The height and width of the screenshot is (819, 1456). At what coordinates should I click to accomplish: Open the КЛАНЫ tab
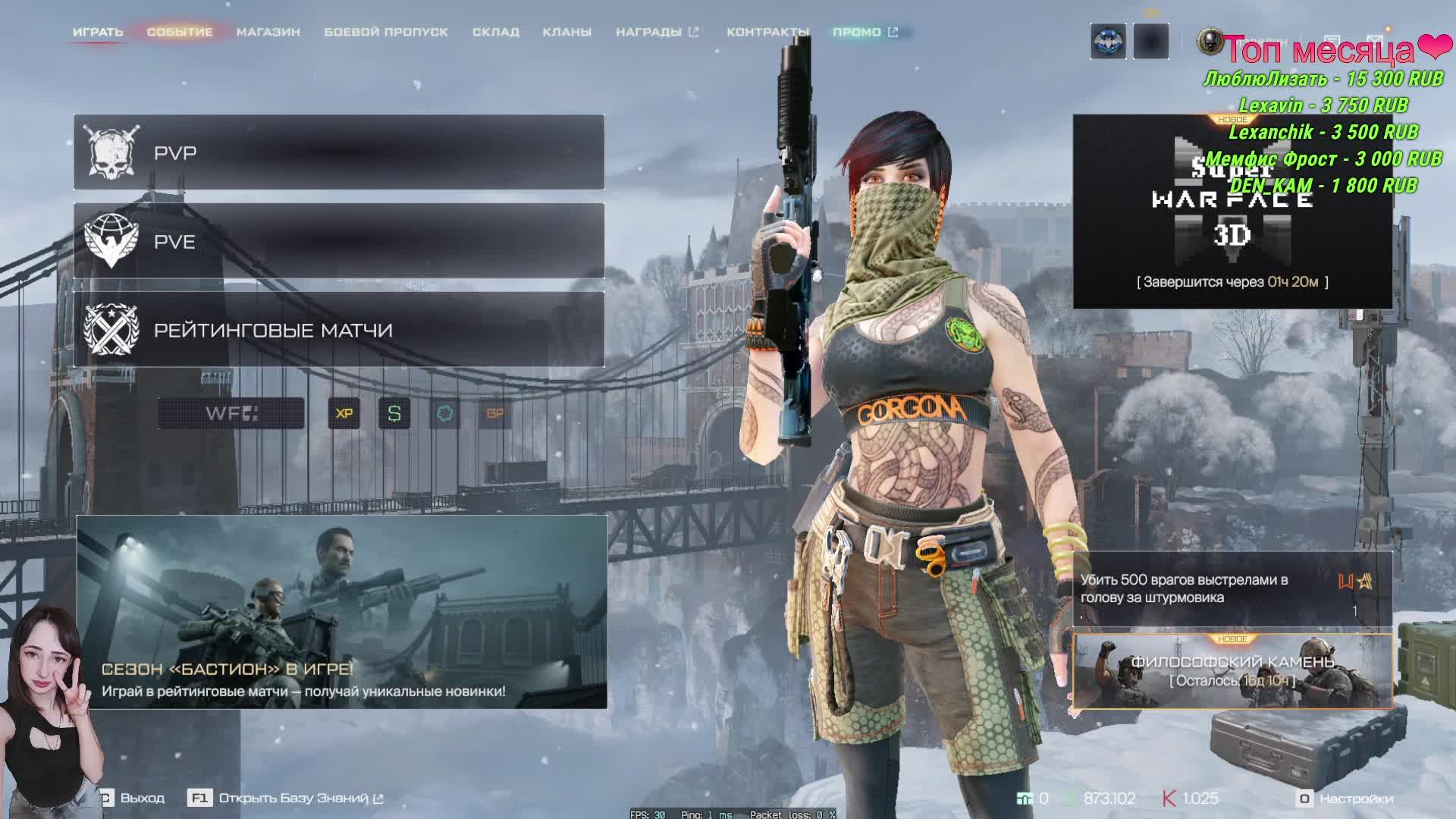[x=566, y=32]
